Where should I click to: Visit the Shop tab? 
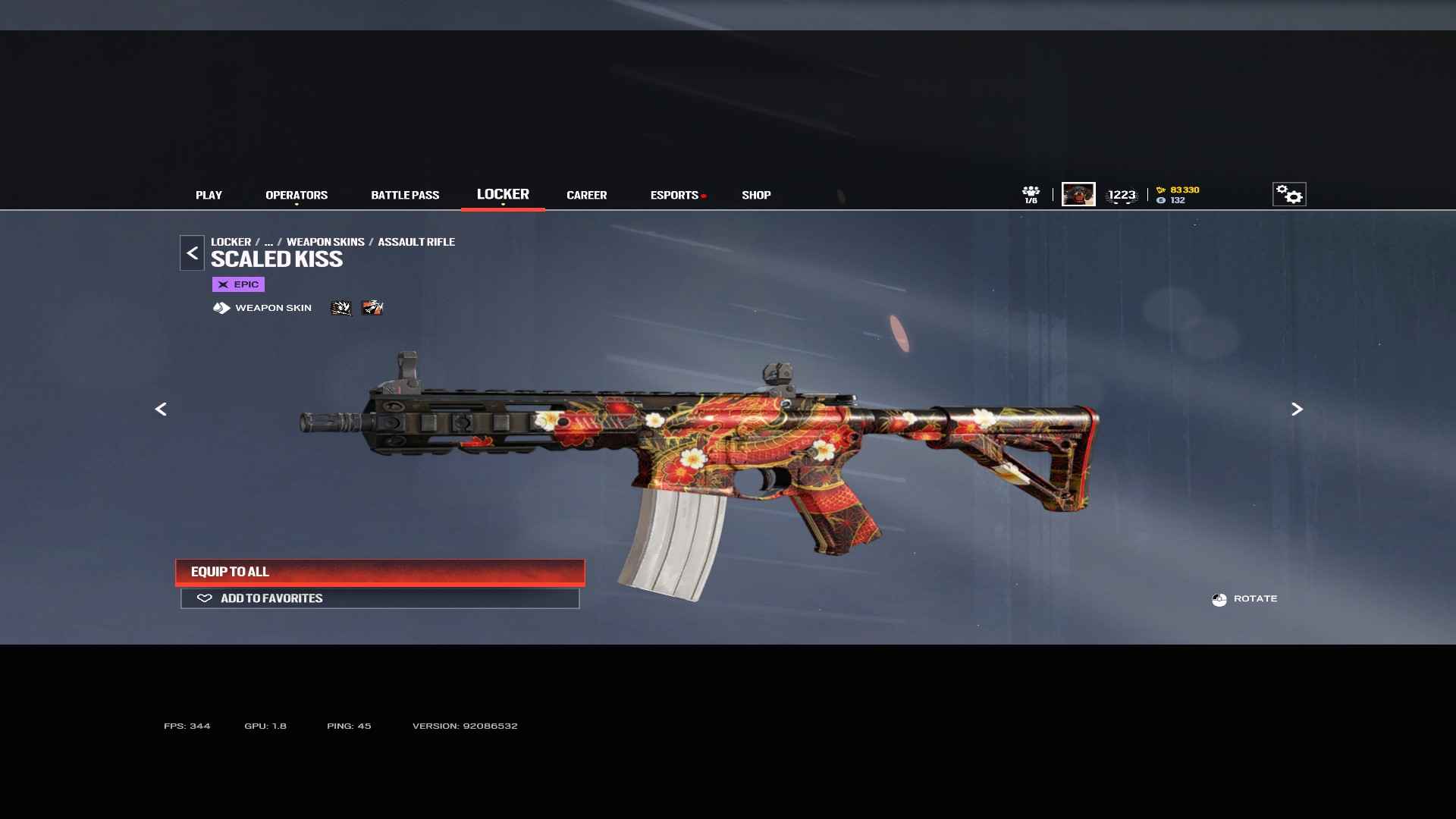click(x=756, y=195)
